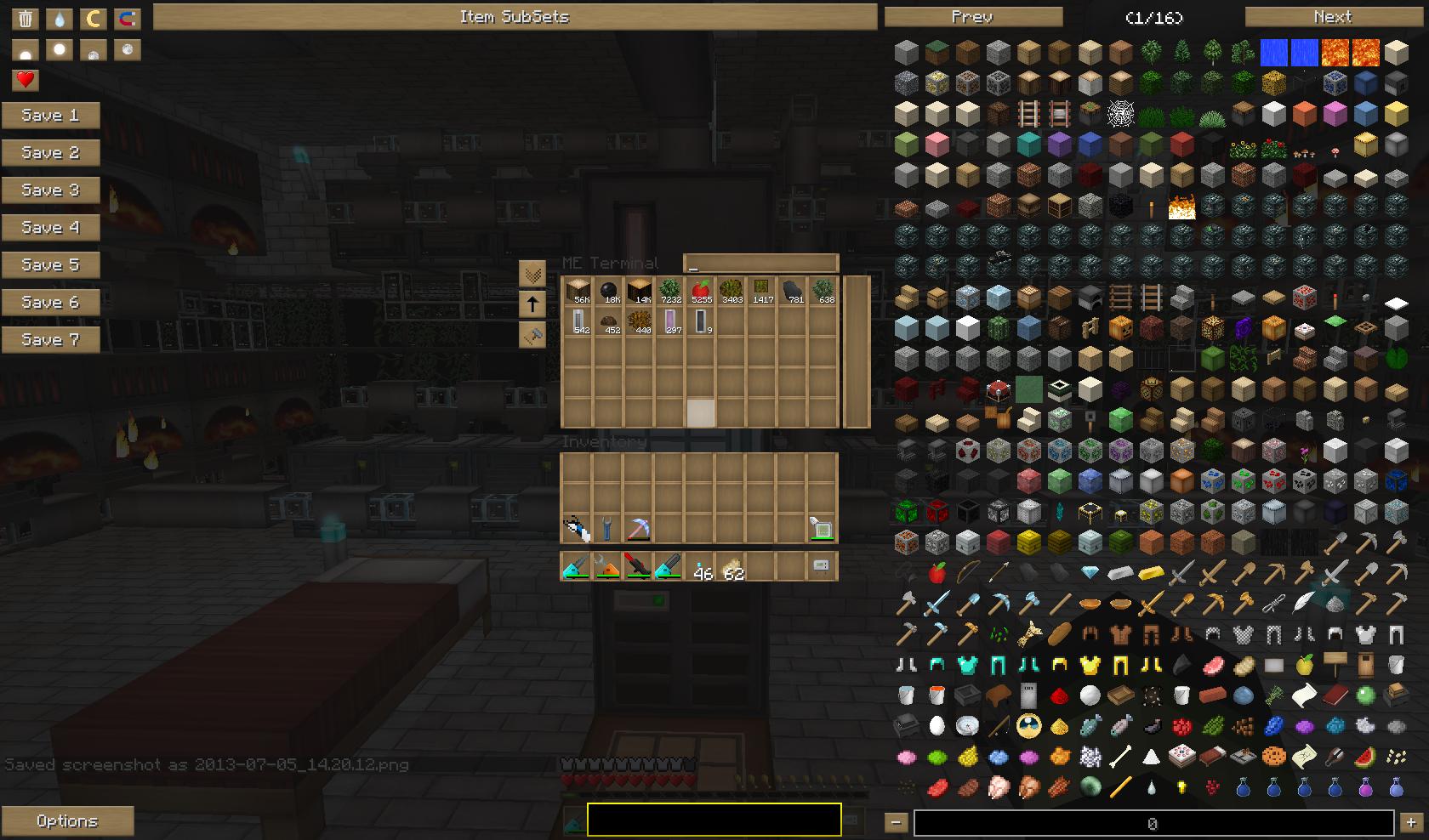The width and height of the screenshot is (1429, 840).
Task: Decrease item quantity with the minus button
Action: click(896, 822)
